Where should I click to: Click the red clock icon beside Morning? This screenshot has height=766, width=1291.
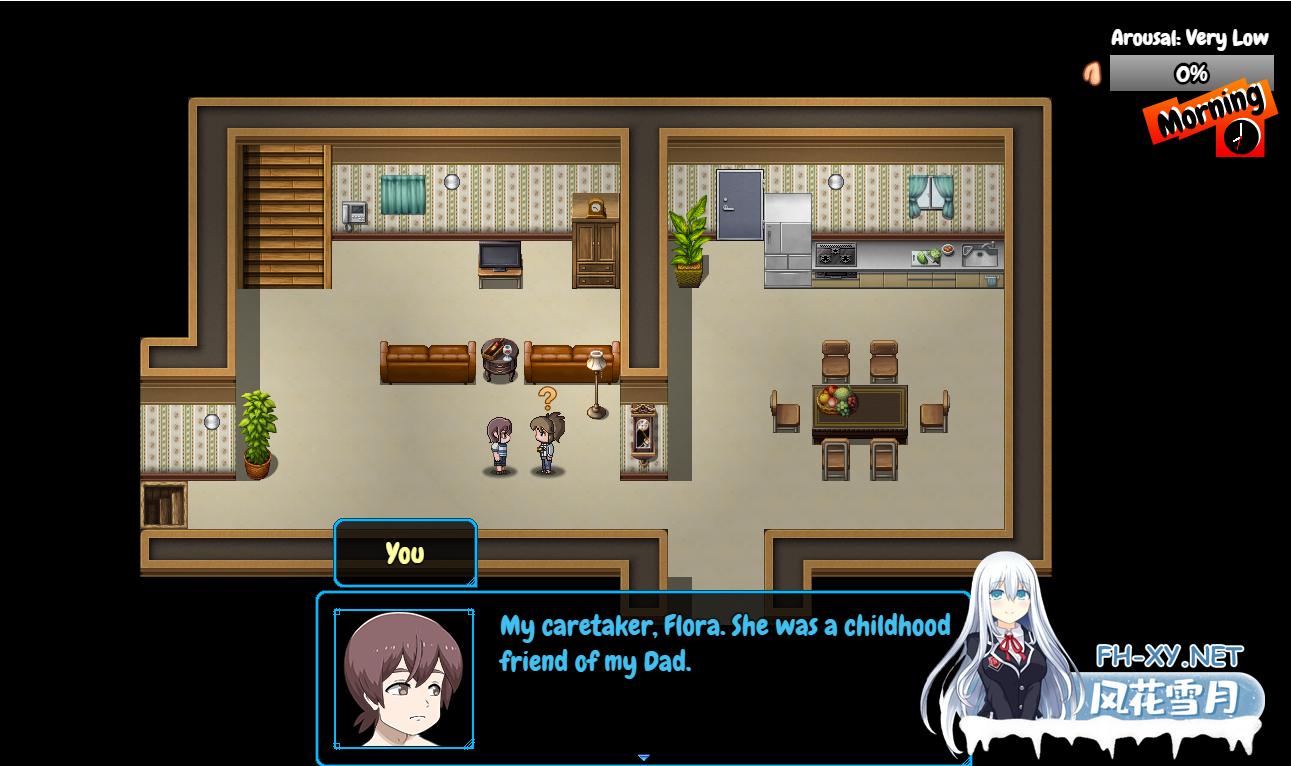[x=1240, y=136]
